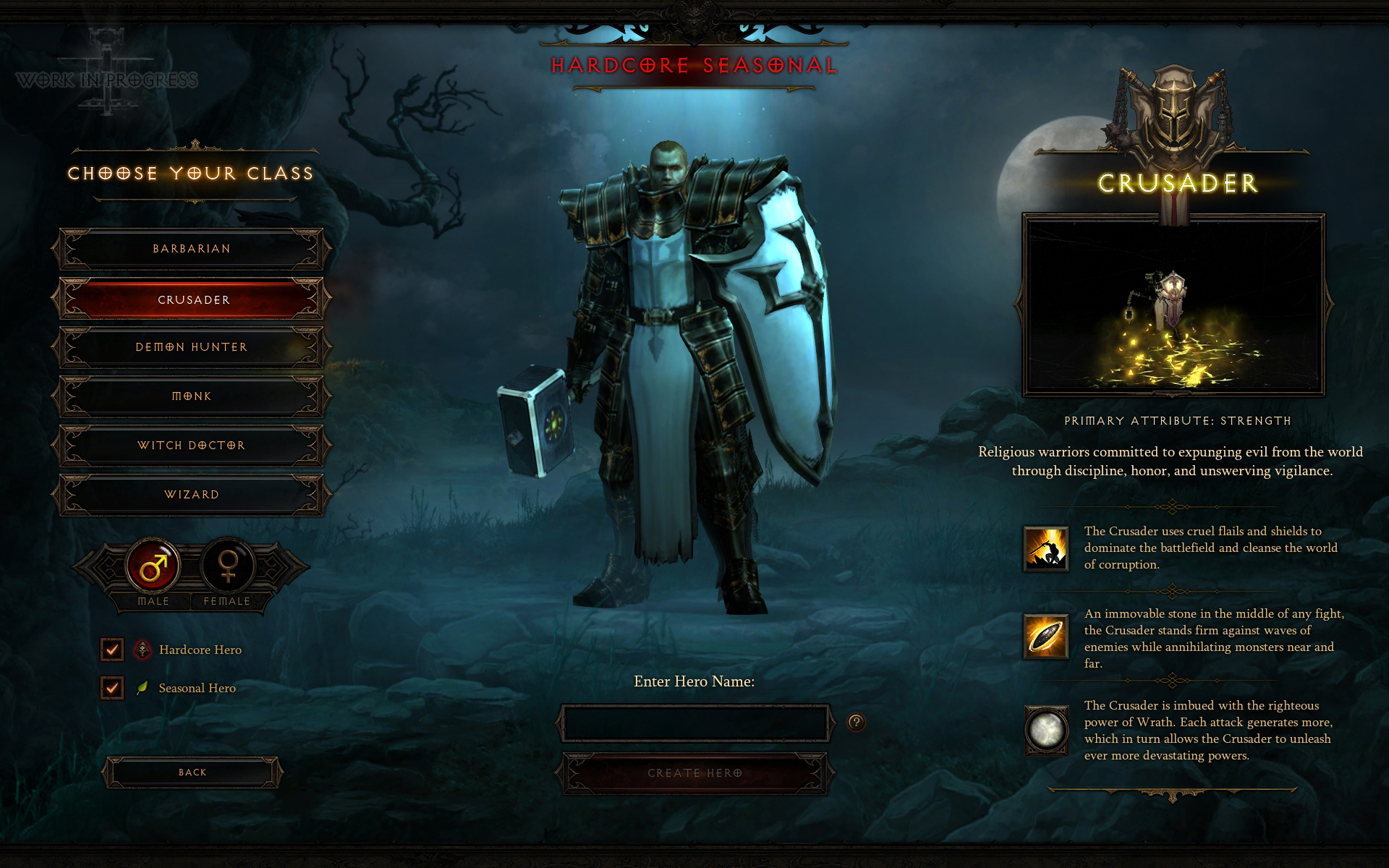
Task: Select the Barbarian class
Action: (x=192, y=249)
